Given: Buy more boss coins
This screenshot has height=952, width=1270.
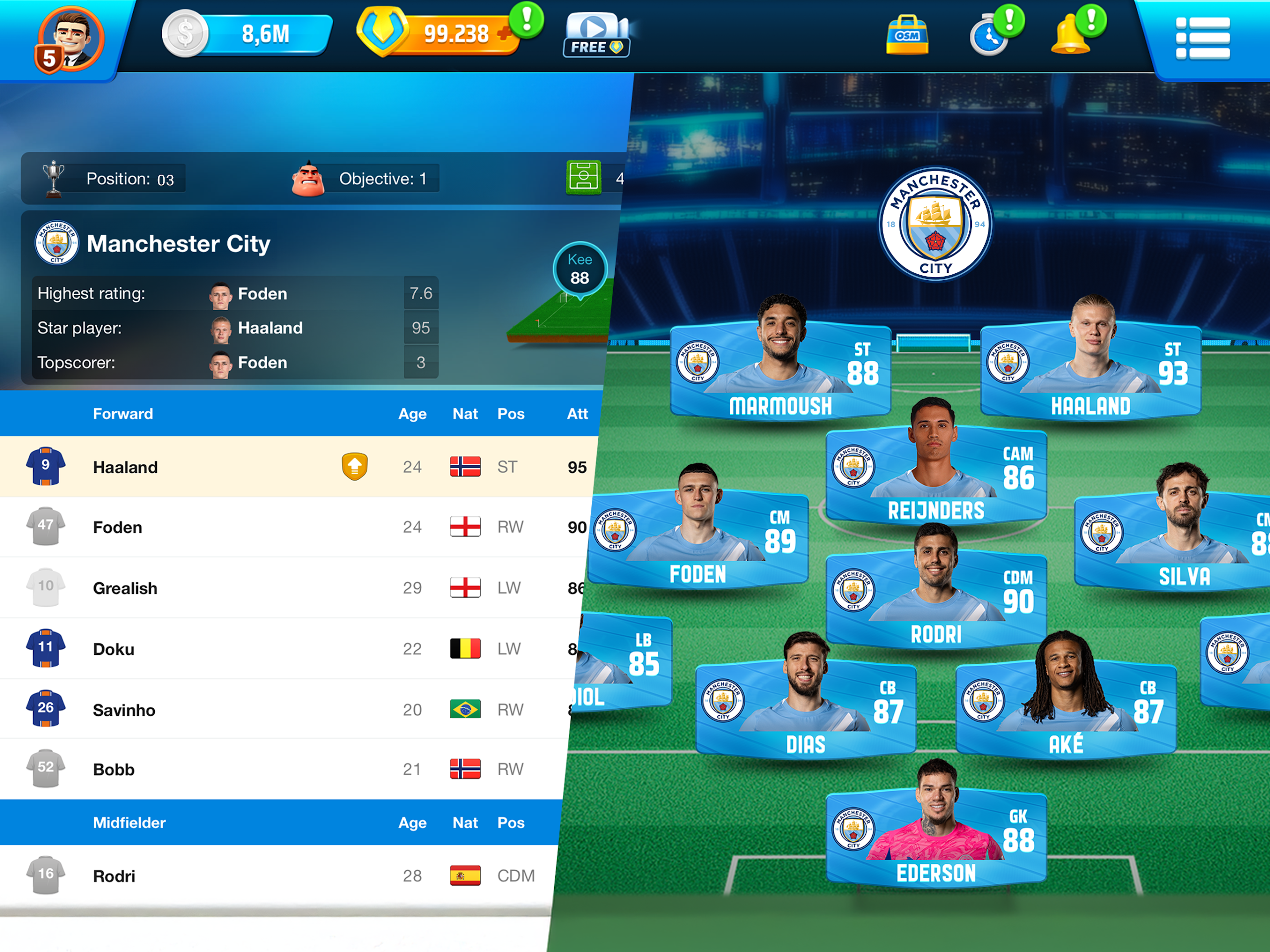Looking at the screenshot, I should click(505, 33).
